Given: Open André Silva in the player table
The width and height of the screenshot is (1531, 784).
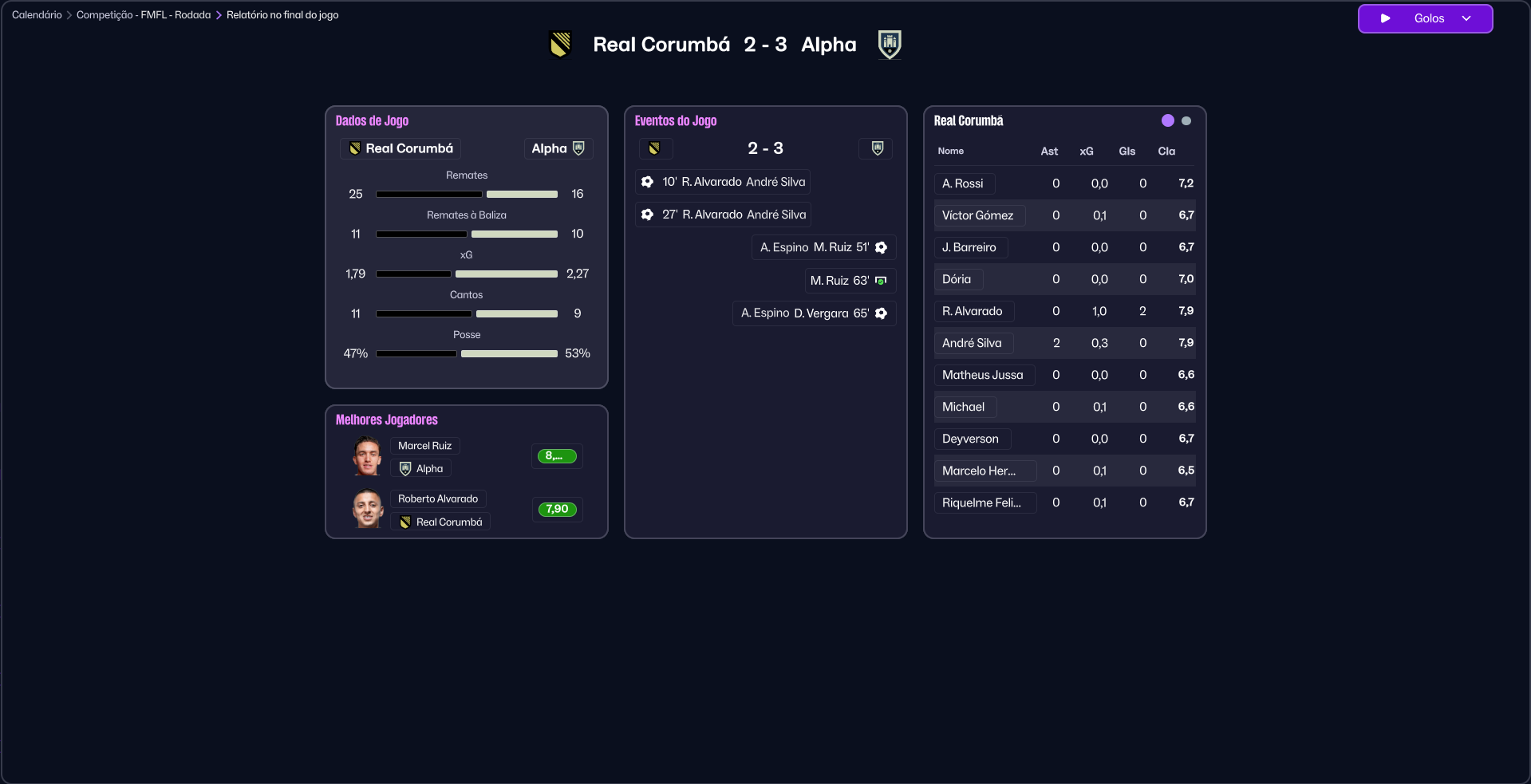Looking at the screenshot, I should pos(972,343).
